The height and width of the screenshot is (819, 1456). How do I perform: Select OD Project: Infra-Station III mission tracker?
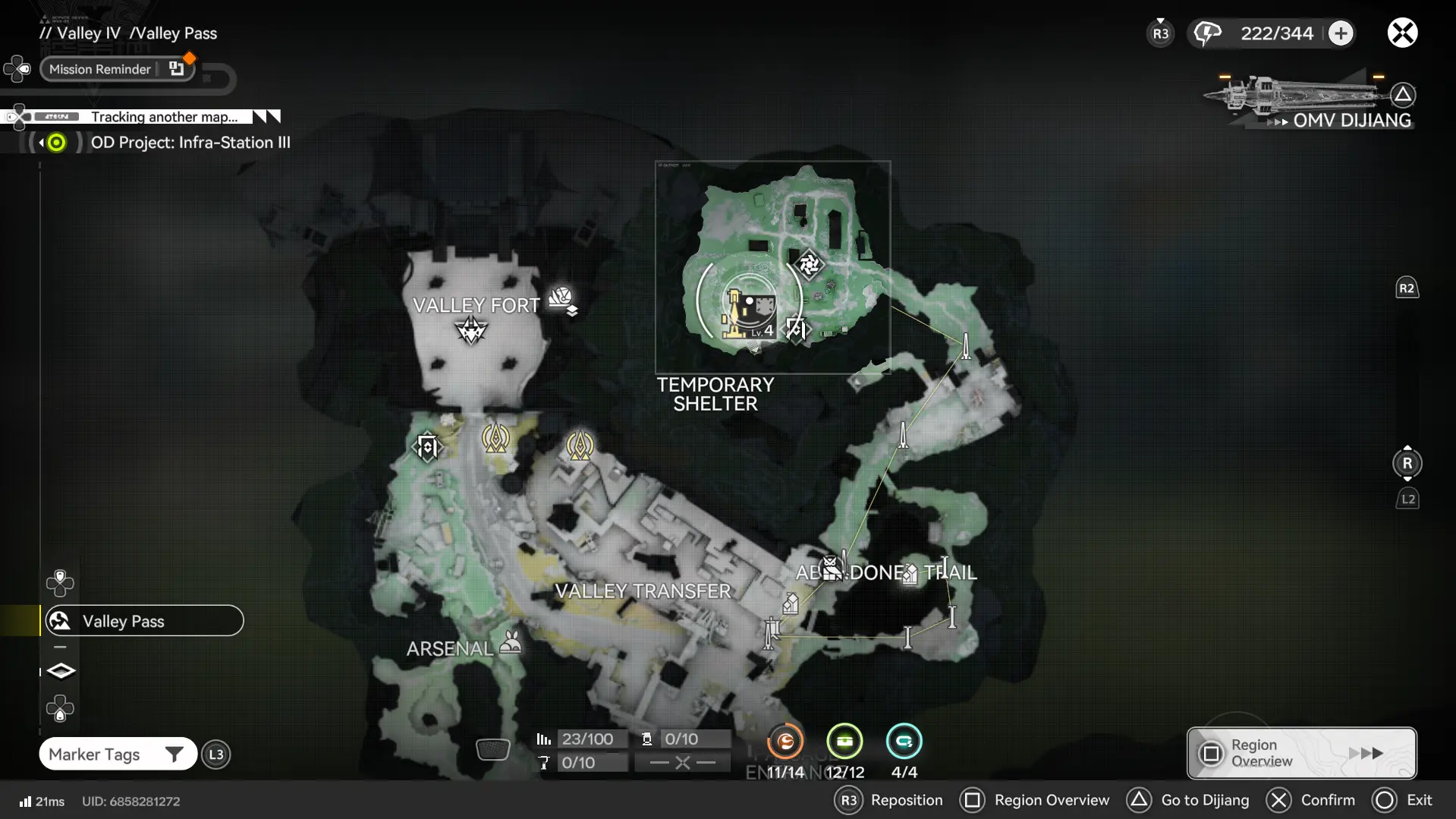(190, 143)
